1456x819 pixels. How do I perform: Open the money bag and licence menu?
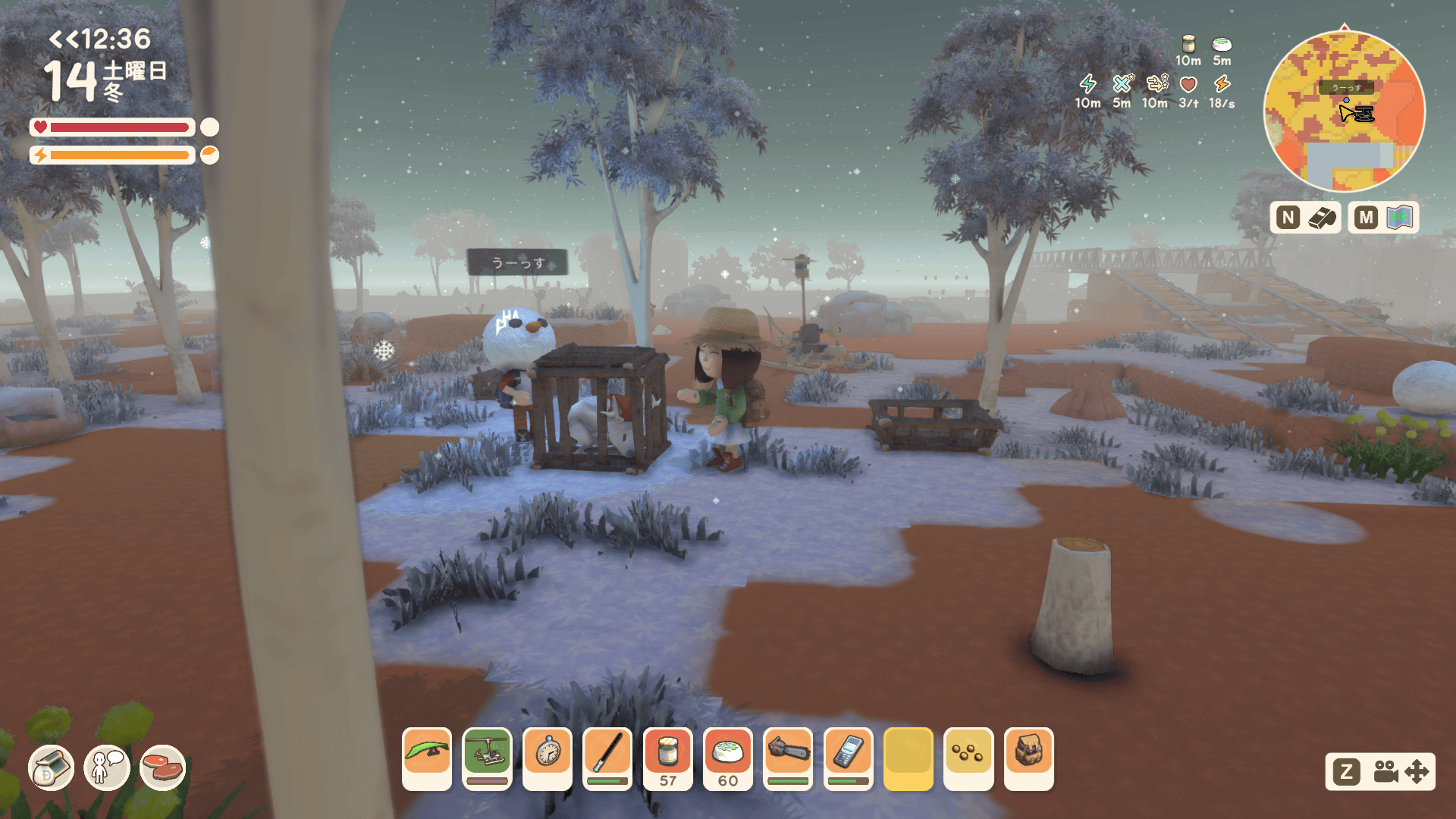click(x=51, y=767)
